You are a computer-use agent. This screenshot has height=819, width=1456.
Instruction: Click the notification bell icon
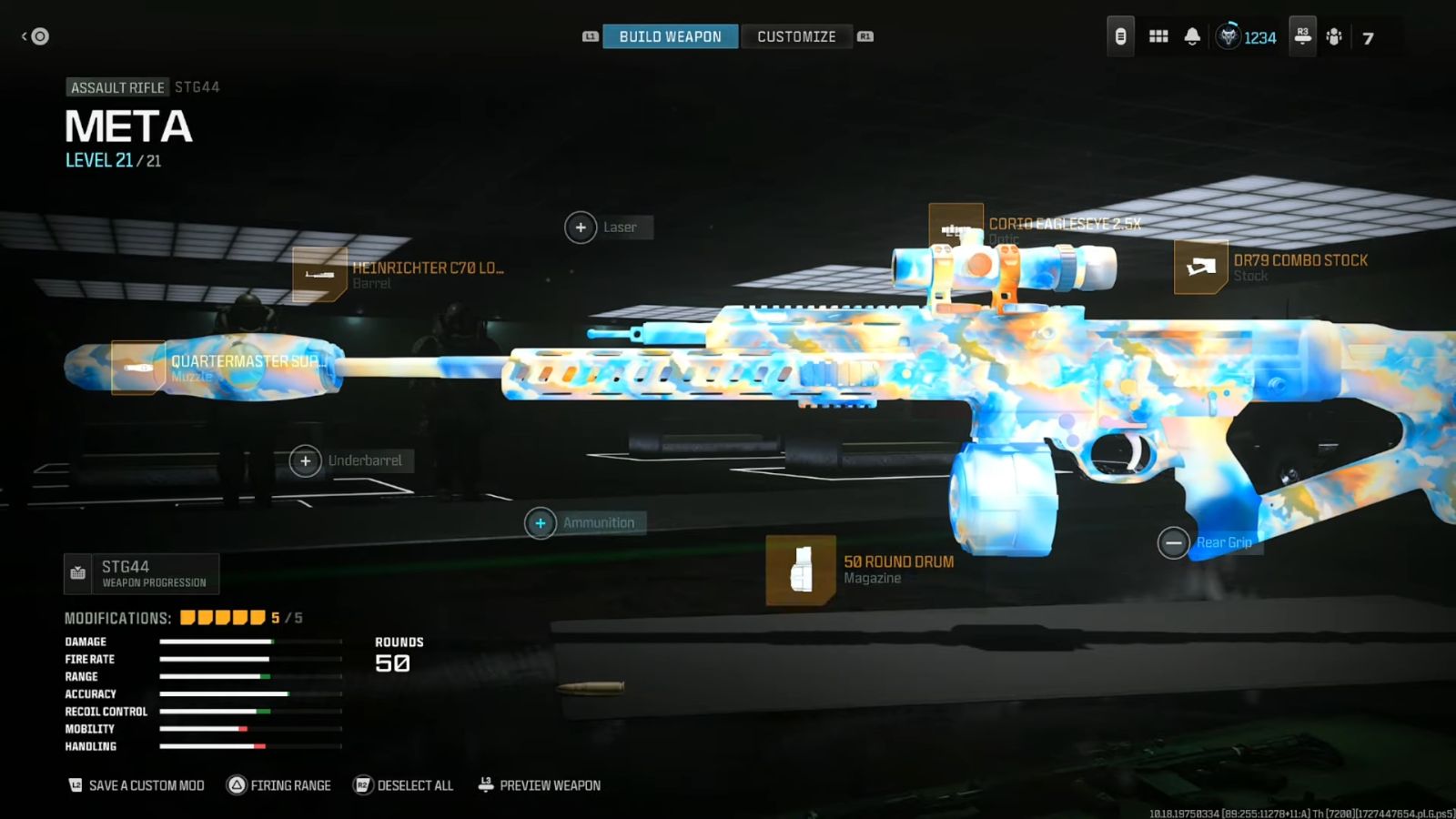tap(1192, 35)
